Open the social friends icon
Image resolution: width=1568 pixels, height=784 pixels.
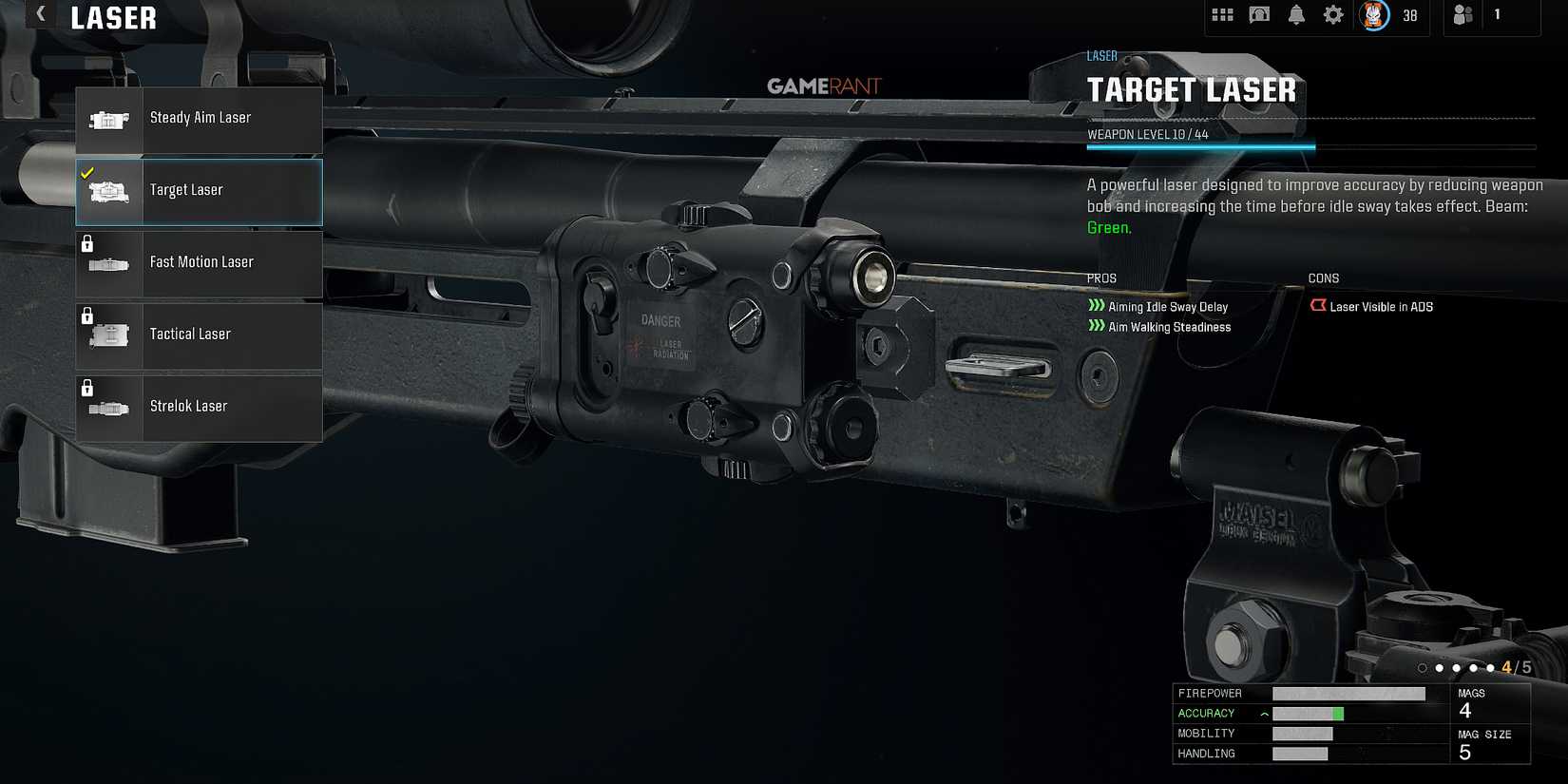tap(1463, 15)
